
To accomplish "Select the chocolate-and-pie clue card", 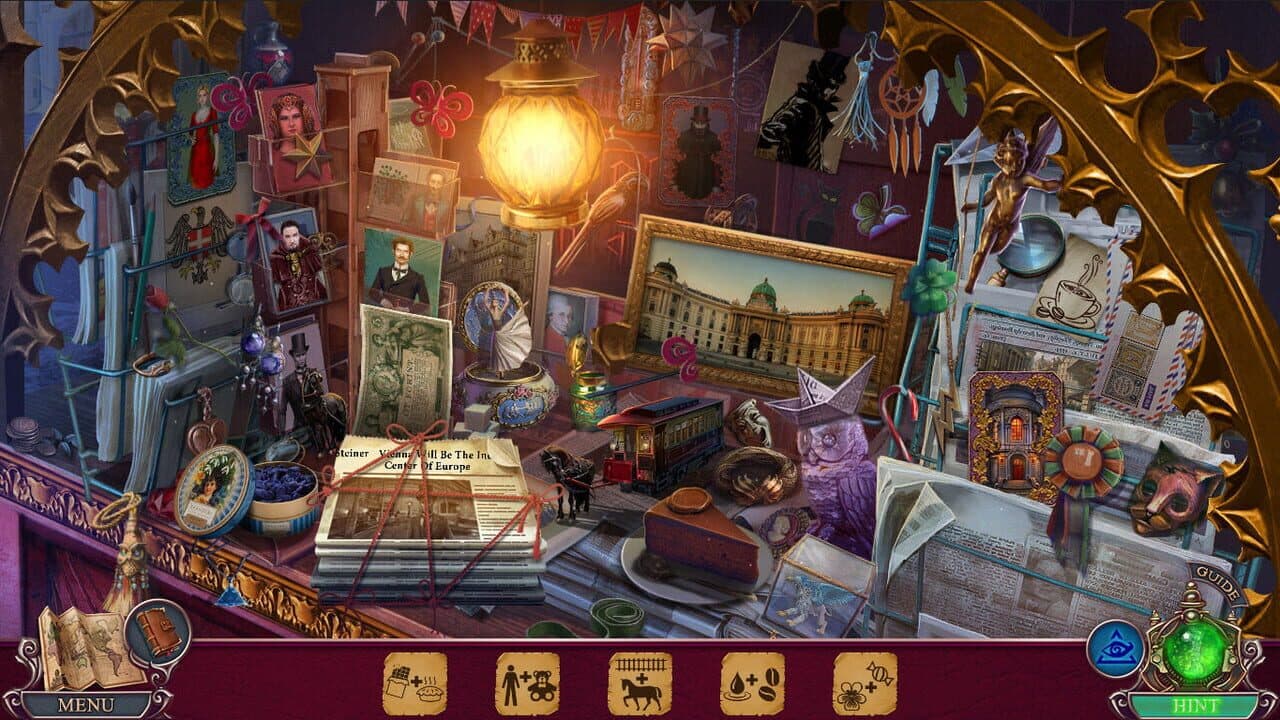I will tap(418, 682).
